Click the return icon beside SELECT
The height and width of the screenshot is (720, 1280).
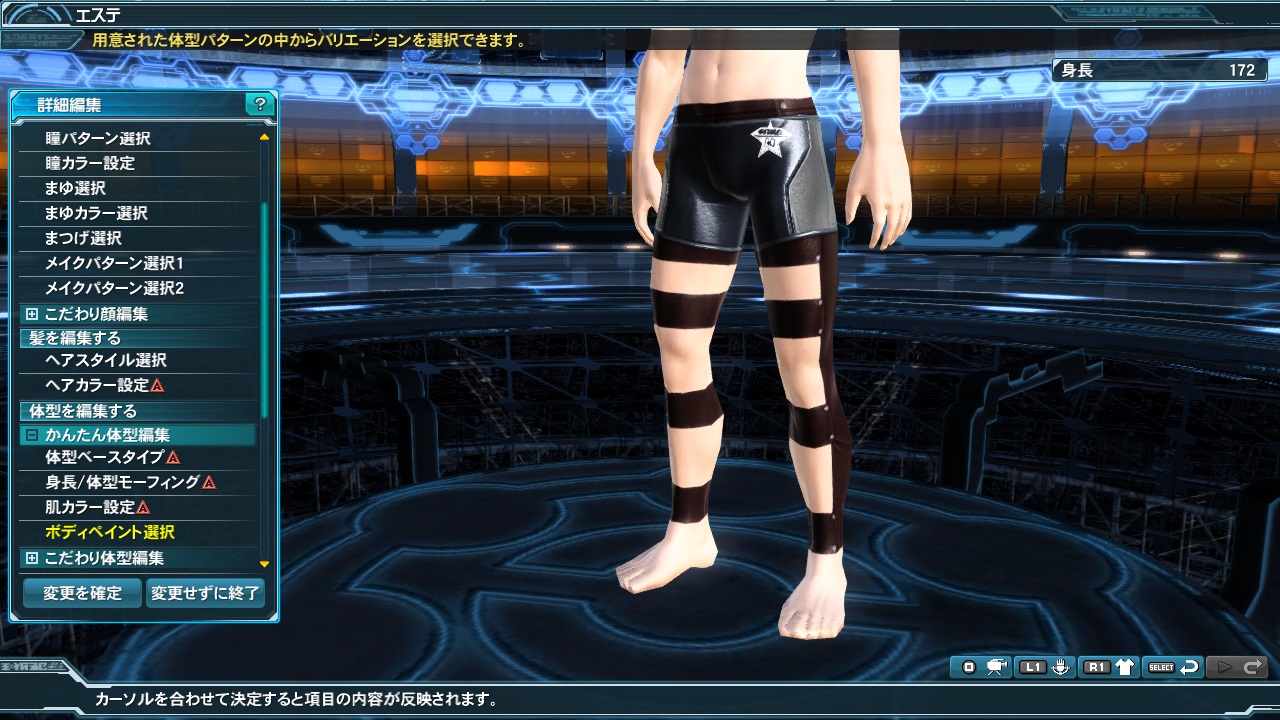click(1190, 667)
